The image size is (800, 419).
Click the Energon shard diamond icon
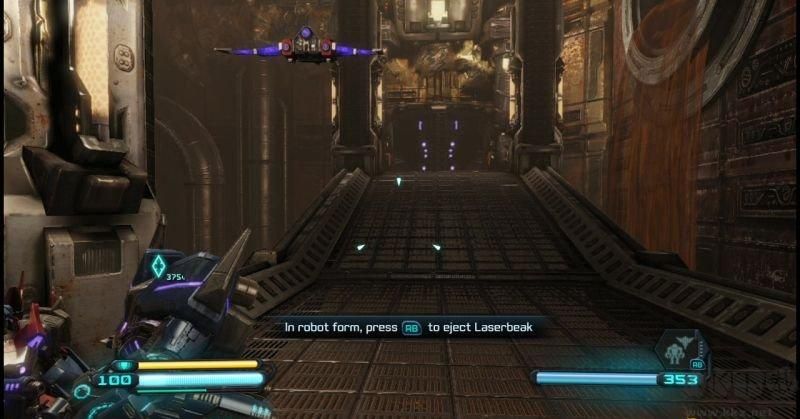point(157,266)
